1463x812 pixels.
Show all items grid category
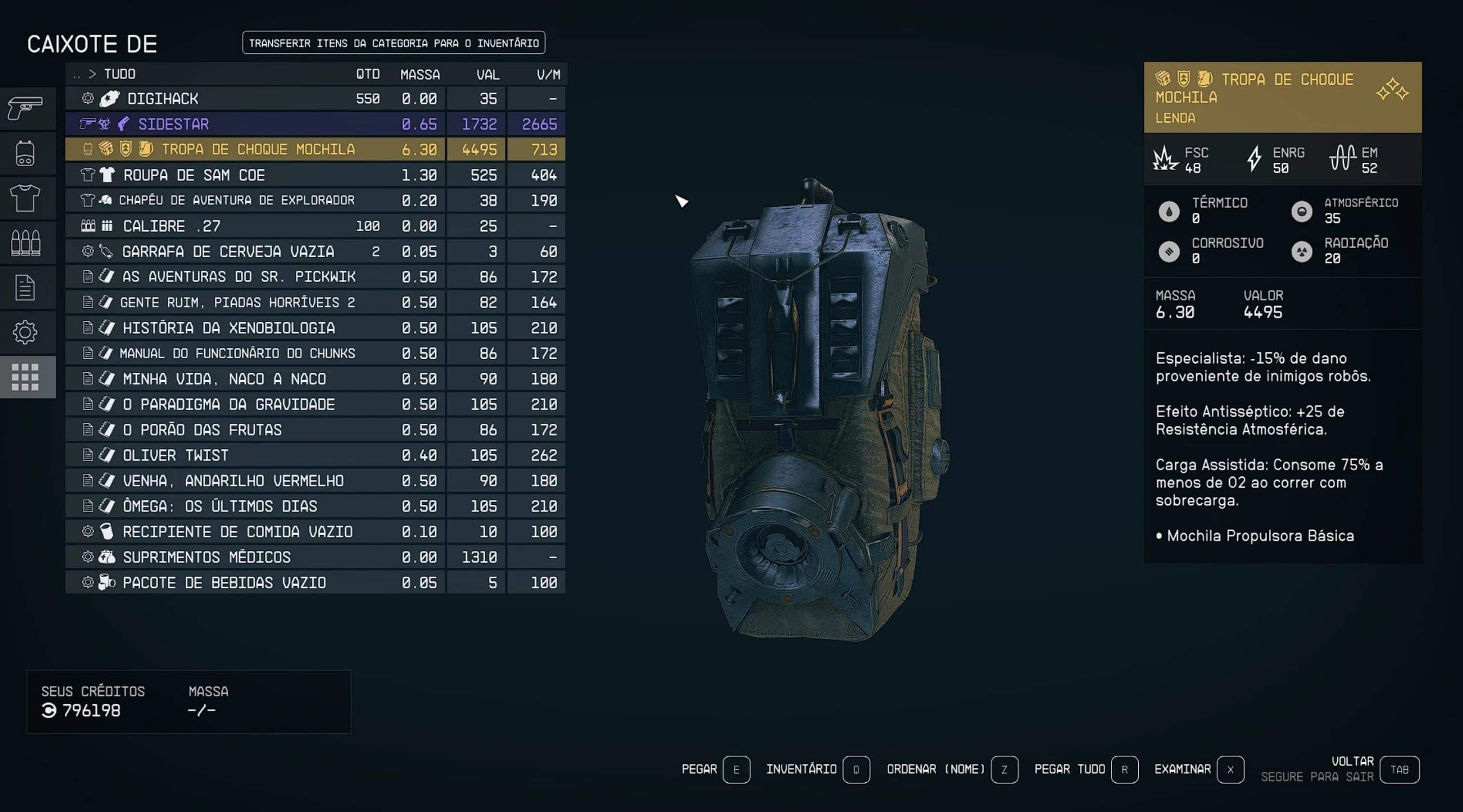26,377
